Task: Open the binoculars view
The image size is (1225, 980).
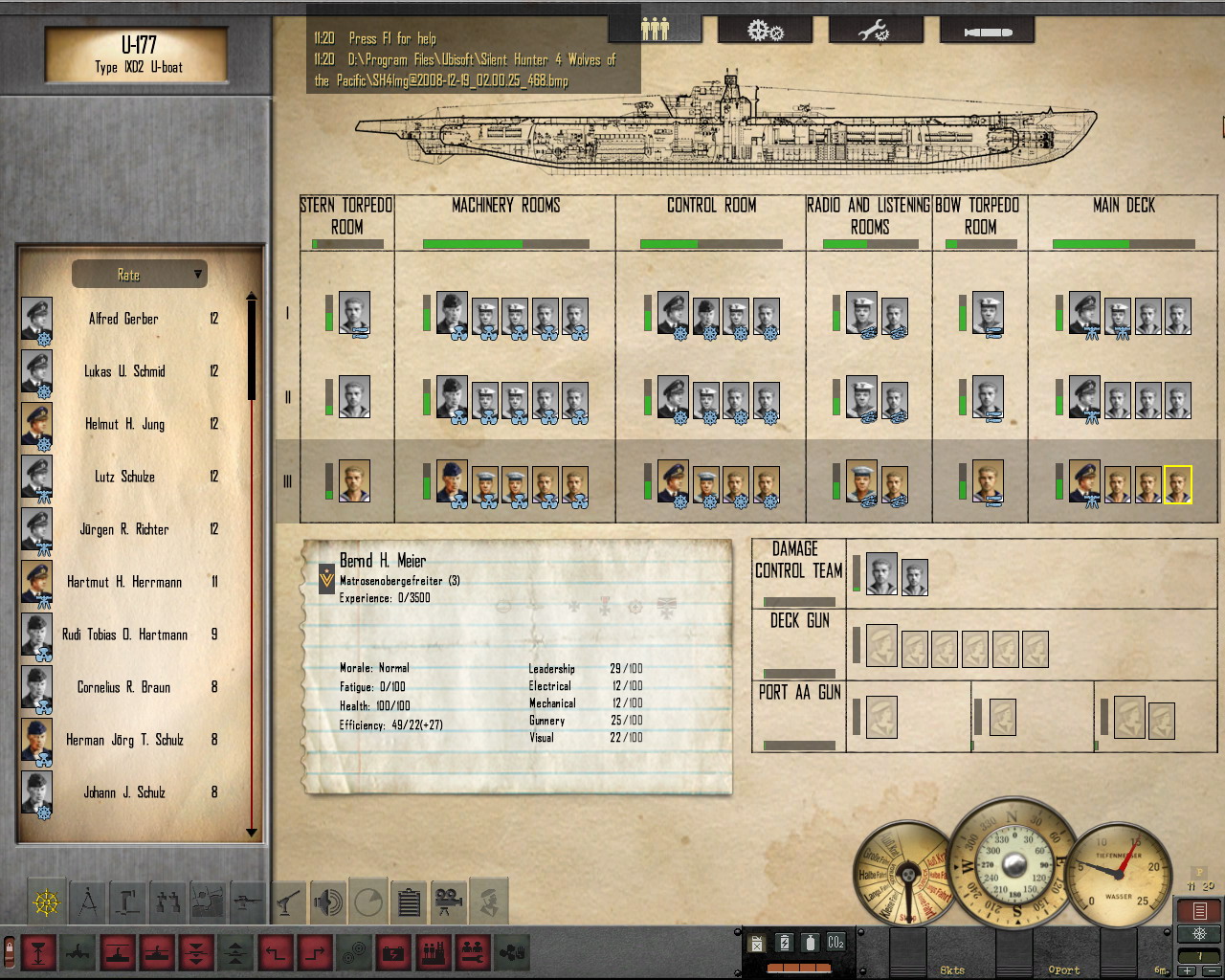Action: (169, 902)
